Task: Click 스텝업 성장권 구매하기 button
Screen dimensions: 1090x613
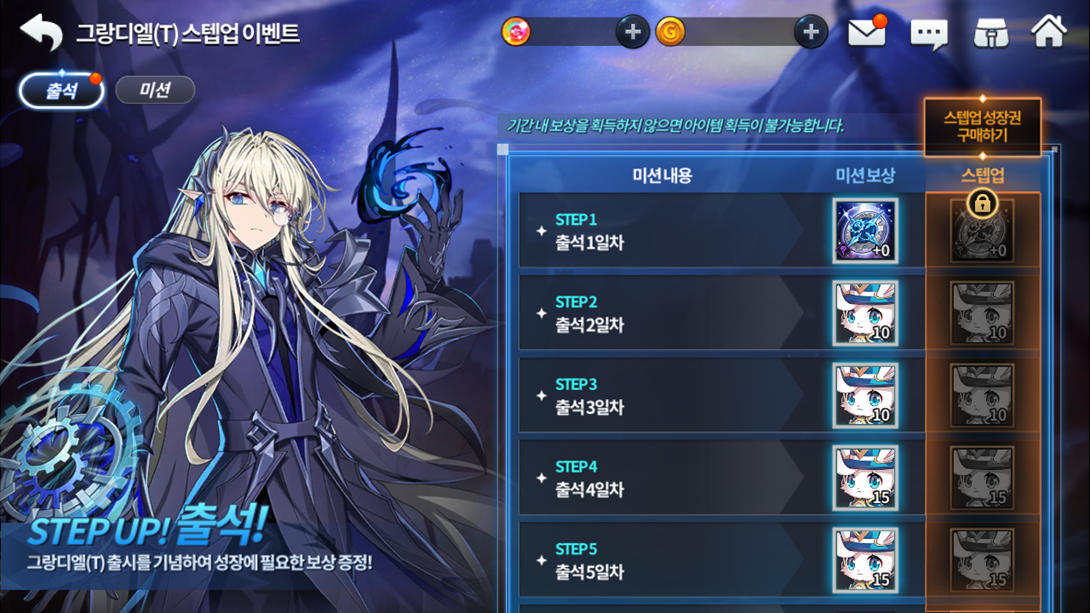Action: pos(982,127)
